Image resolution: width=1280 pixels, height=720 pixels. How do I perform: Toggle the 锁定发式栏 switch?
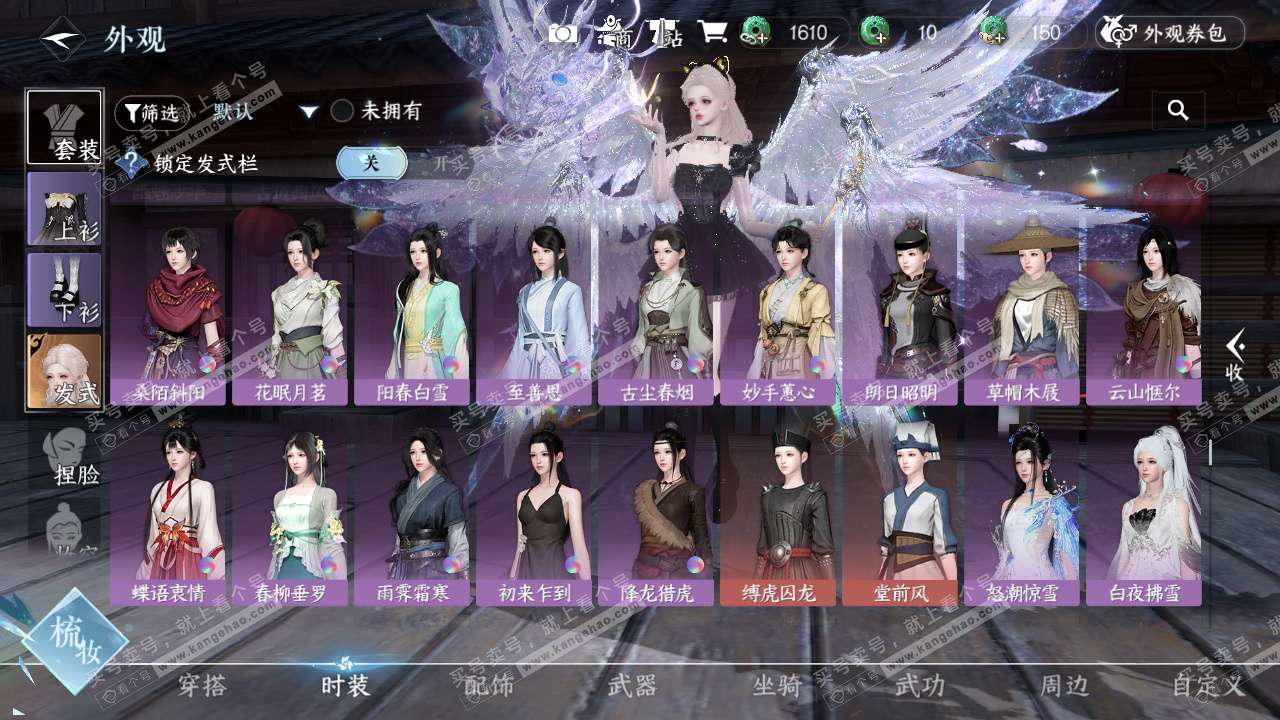372,163
